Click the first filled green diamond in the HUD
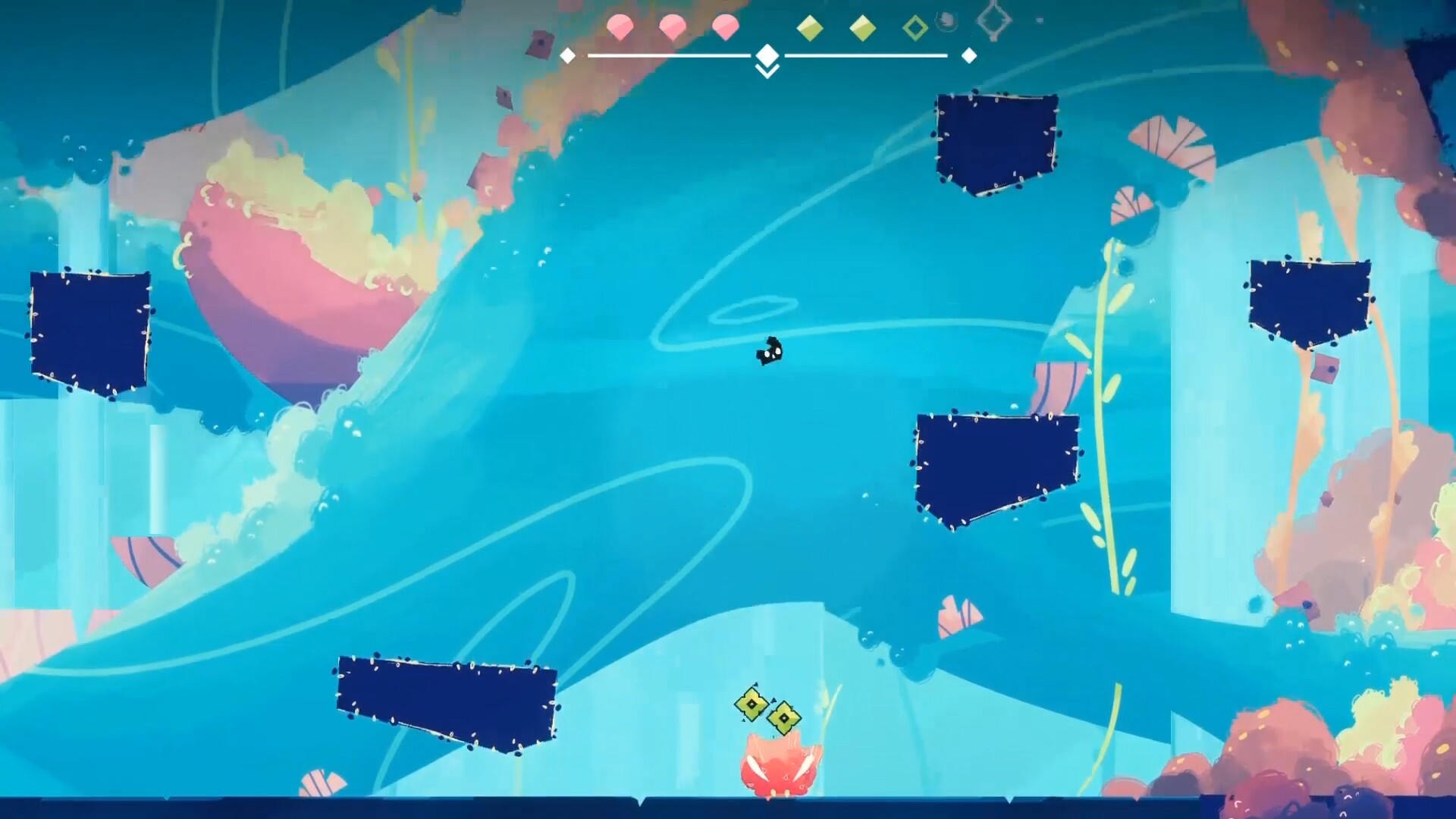This screenshot has height=819, width=1456. (x=811, y=27)
